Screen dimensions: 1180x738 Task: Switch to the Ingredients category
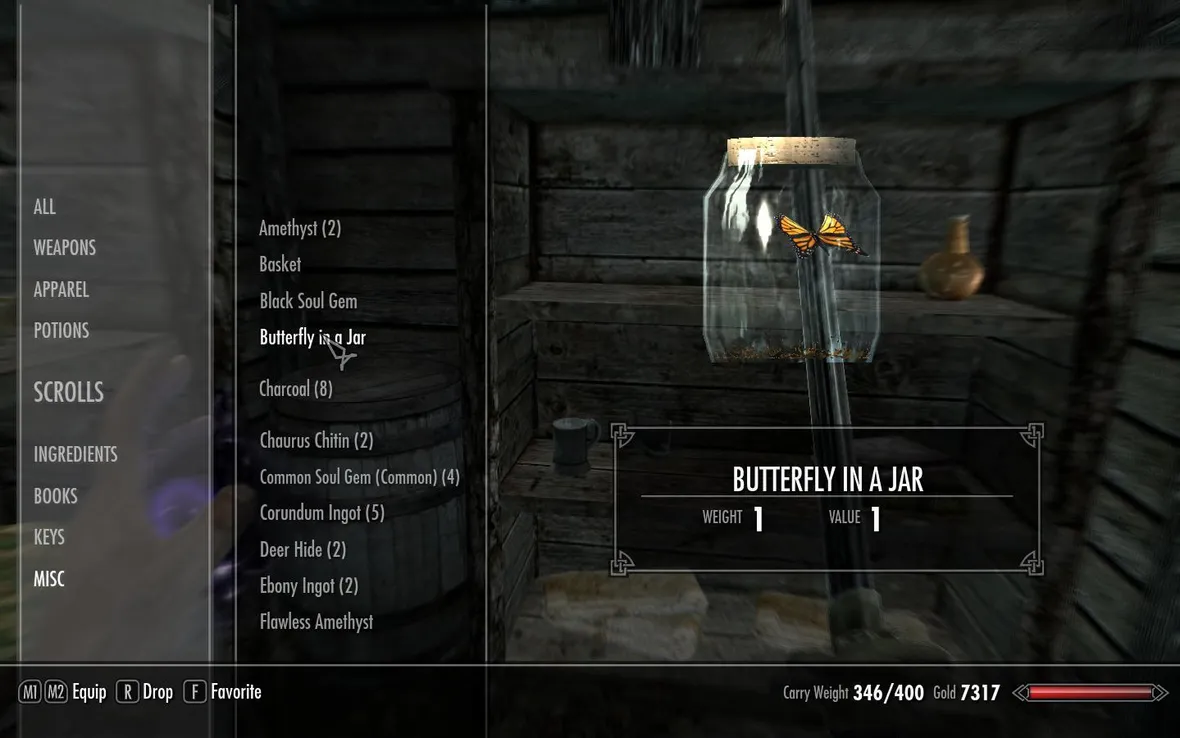(76, 455)
